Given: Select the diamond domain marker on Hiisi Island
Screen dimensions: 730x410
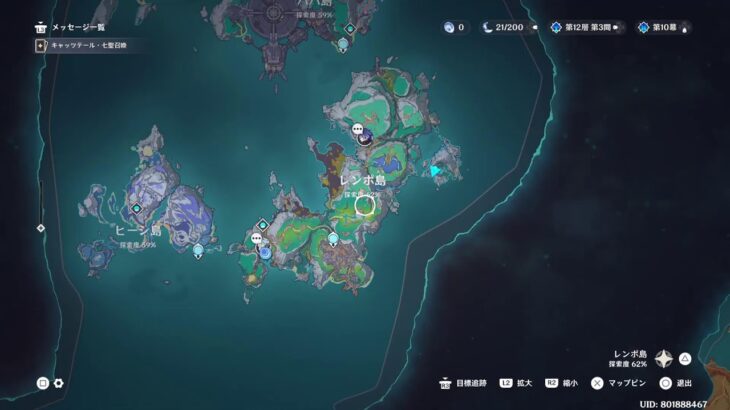Looking at the screenshot, I should tap(137, 208).
